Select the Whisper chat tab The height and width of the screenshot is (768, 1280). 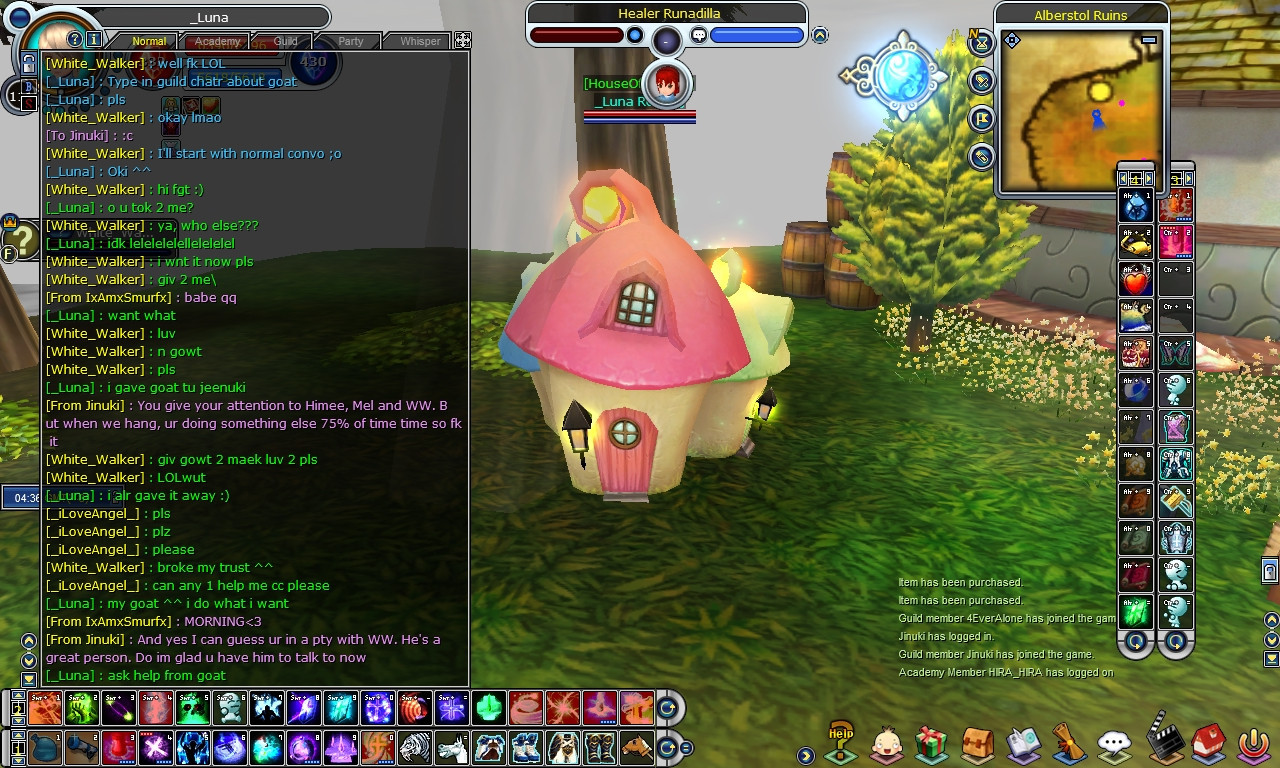coord(420,42)
